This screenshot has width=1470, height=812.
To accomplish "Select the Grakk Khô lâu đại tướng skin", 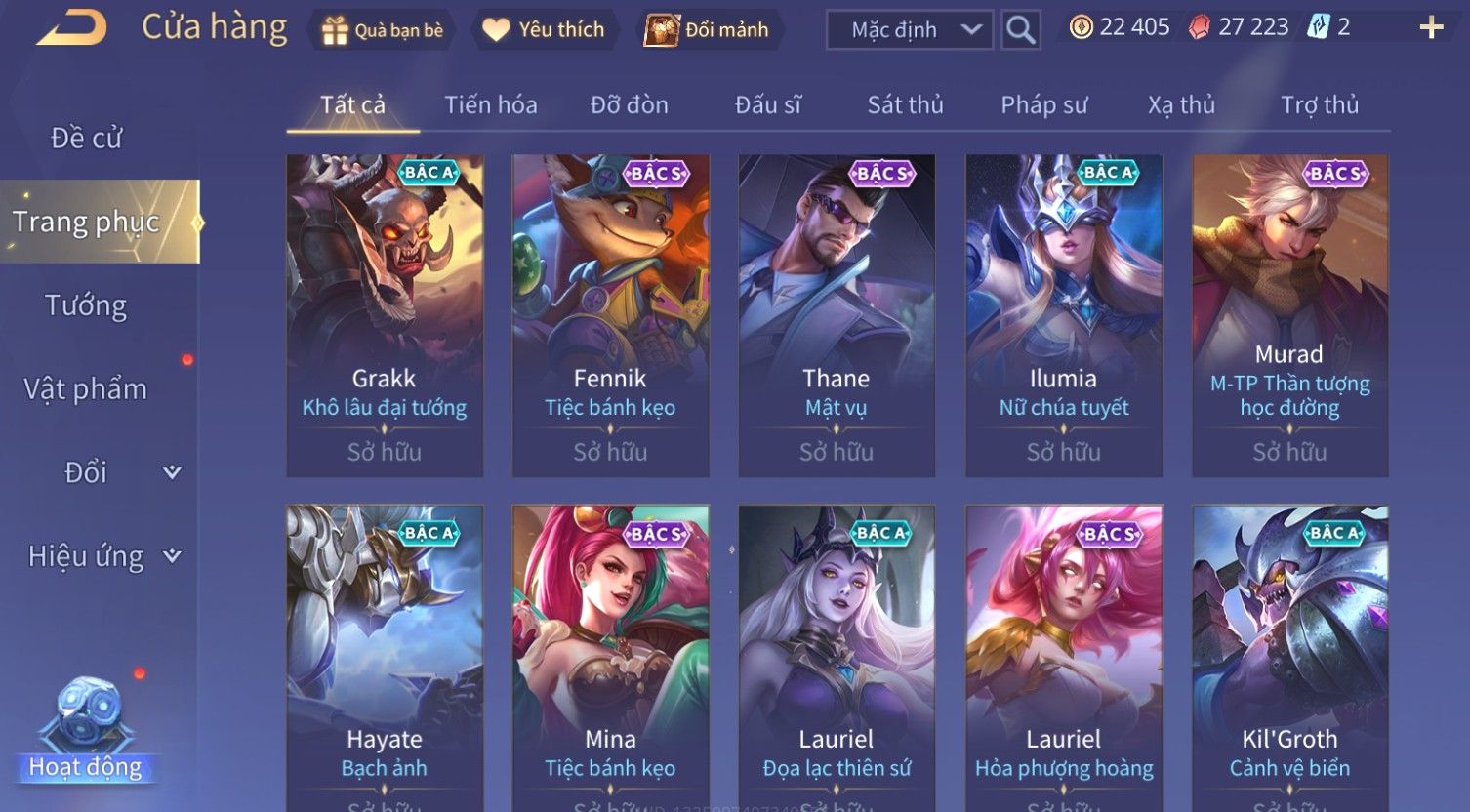I will pos(385,314).
